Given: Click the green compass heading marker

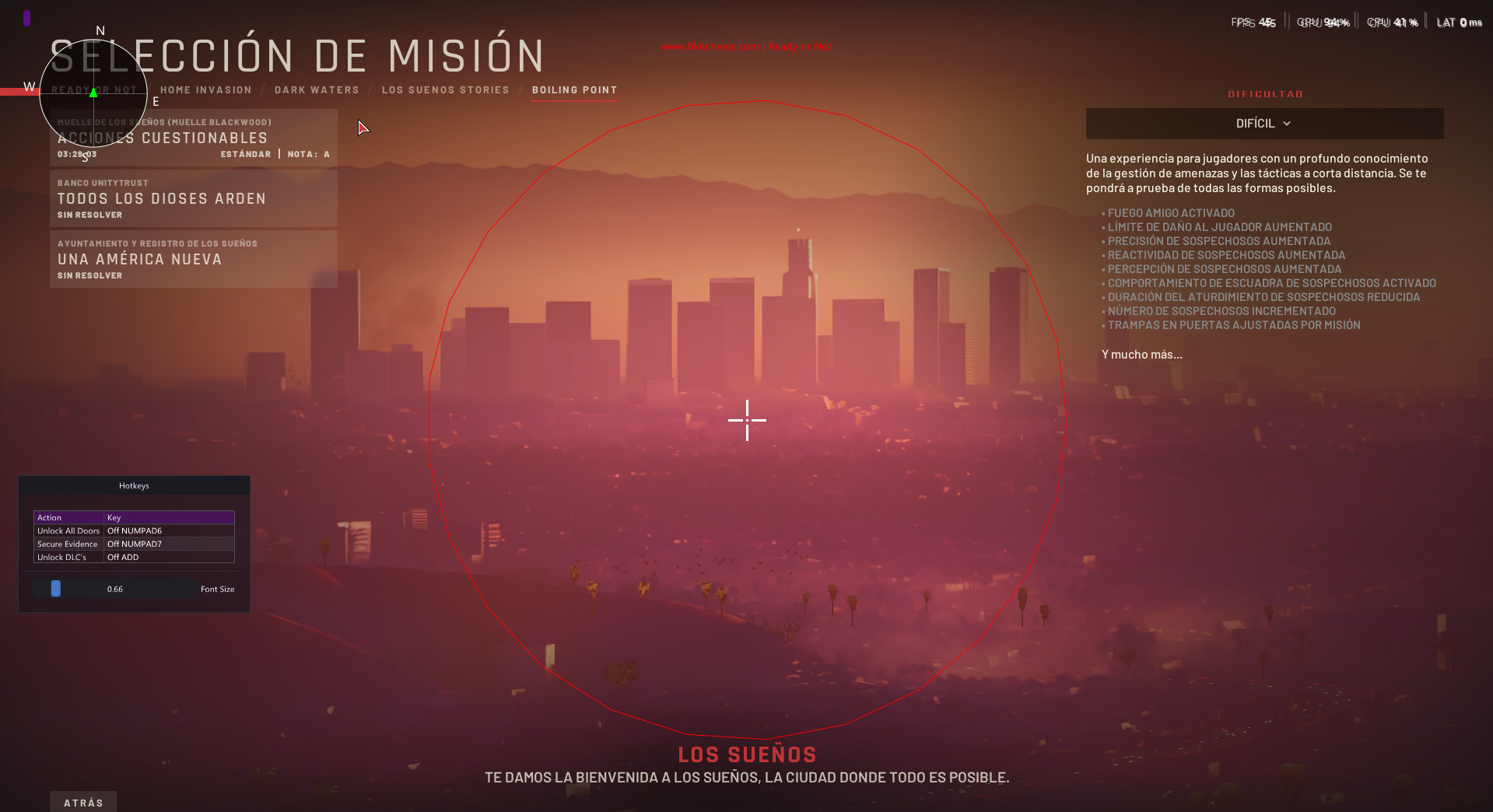Looking at the screenshot, I should (x=93, y=92).
